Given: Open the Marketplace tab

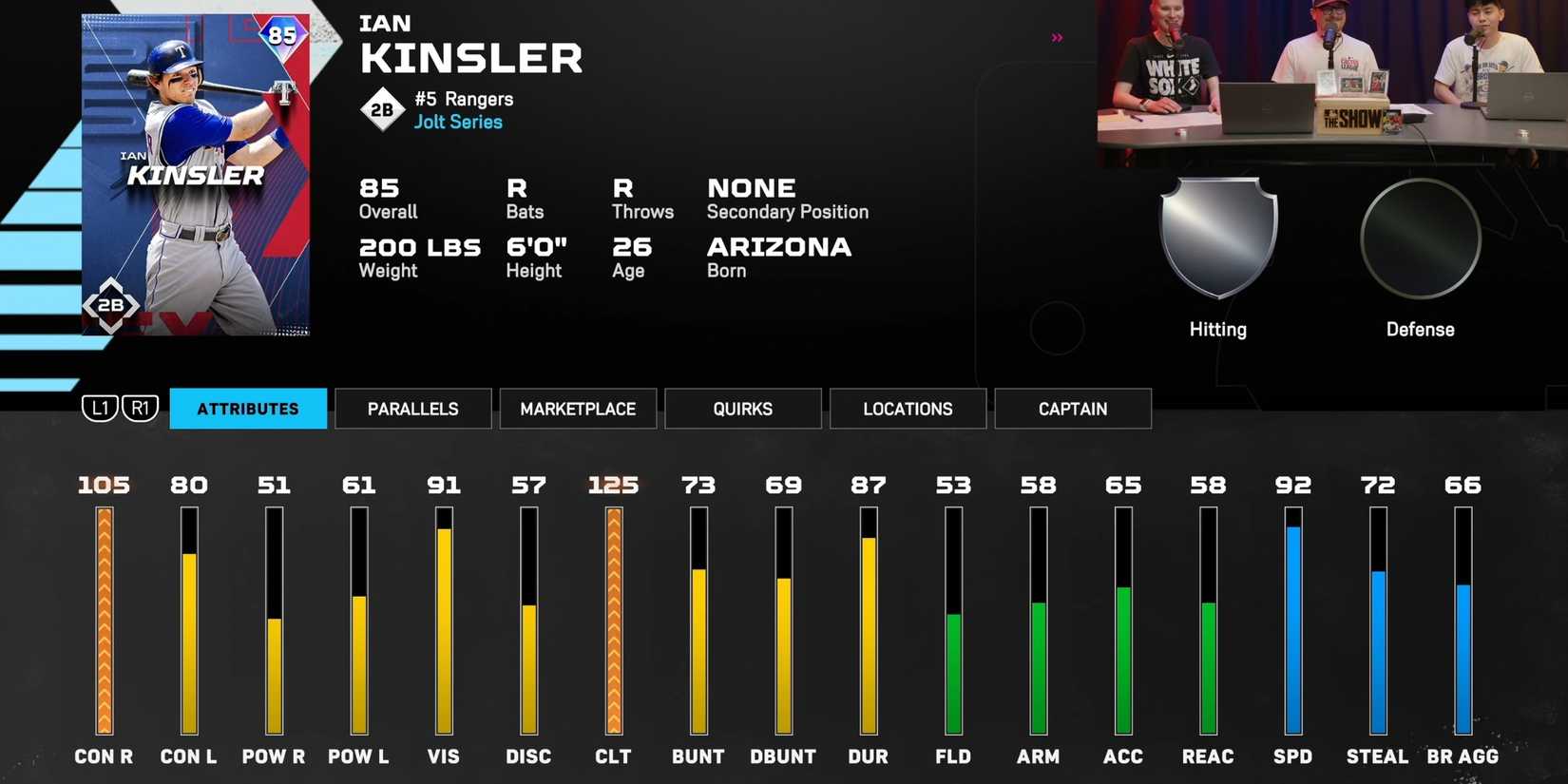Looking at the screenshot, I should (578, 409).
